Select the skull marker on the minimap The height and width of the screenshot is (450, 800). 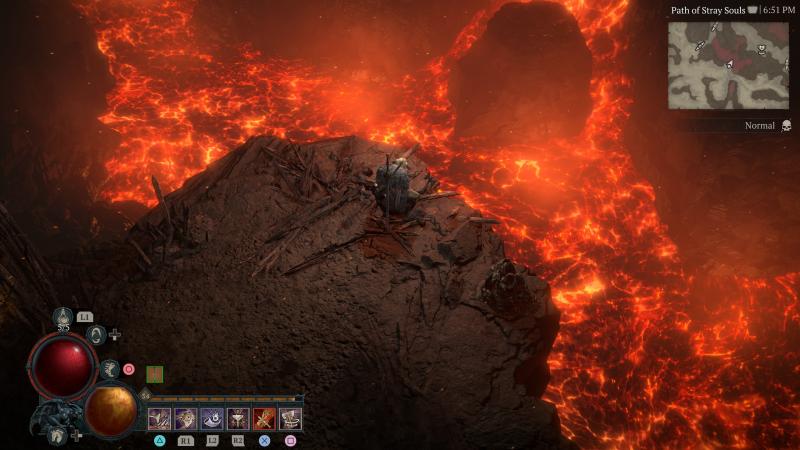[x=761, y=49]
